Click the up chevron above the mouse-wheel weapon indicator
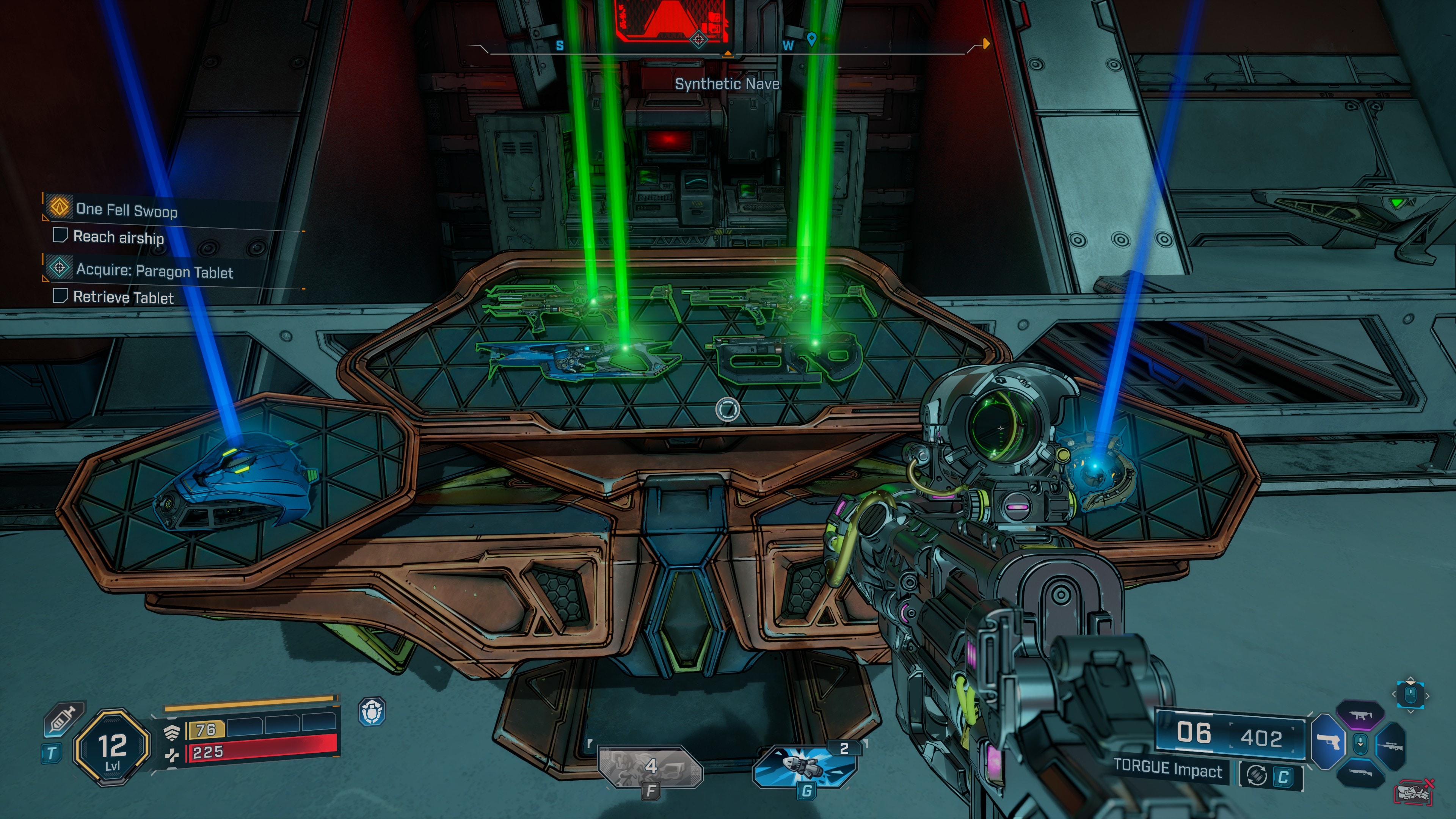This screenshot has height=819, width=1456. tap(1411, 679)
